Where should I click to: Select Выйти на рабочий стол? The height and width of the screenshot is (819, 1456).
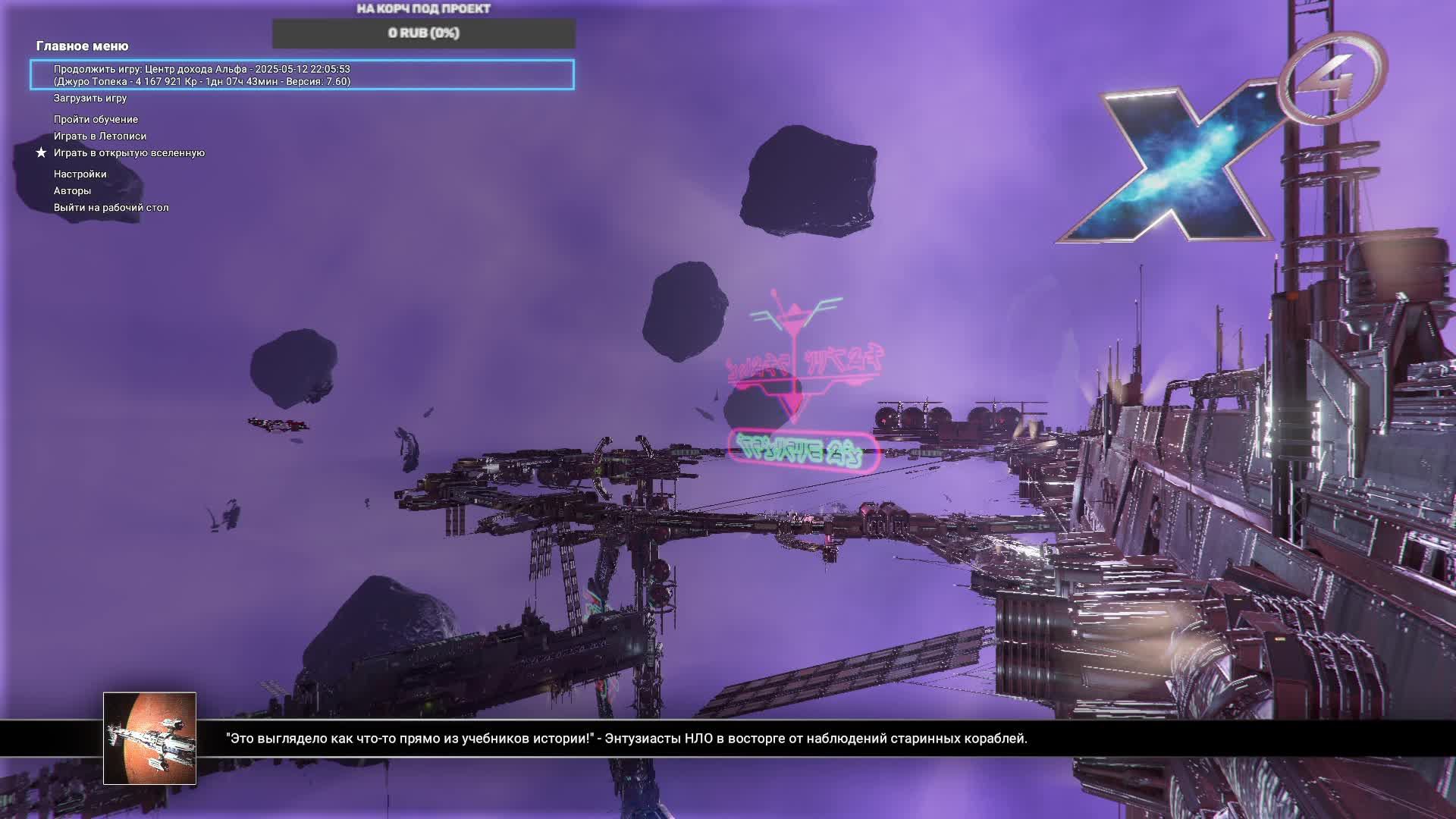pyautogui.click(x=111, y=208)
